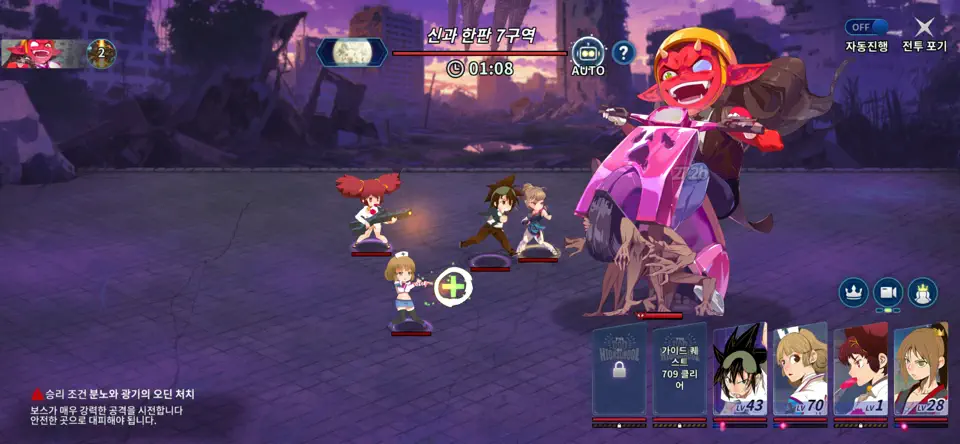The width and height of the screenshot is (960, 444).
Task: Click the round crown icon button
Action: [853, 292]
